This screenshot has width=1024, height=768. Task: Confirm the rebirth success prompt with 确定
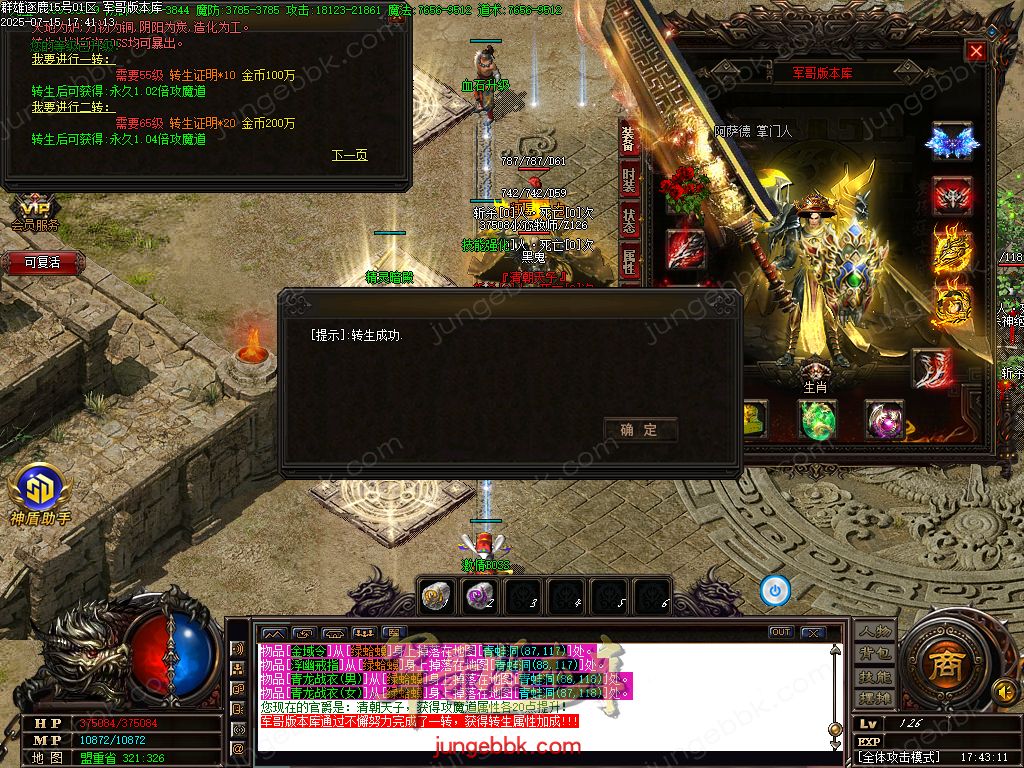(640, 430)
